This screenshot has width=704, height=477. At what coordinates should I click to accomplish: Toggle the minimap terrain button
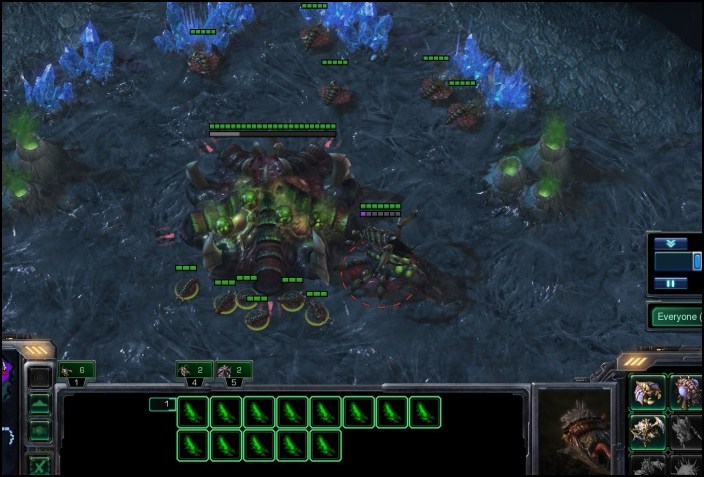click(39, 405)
